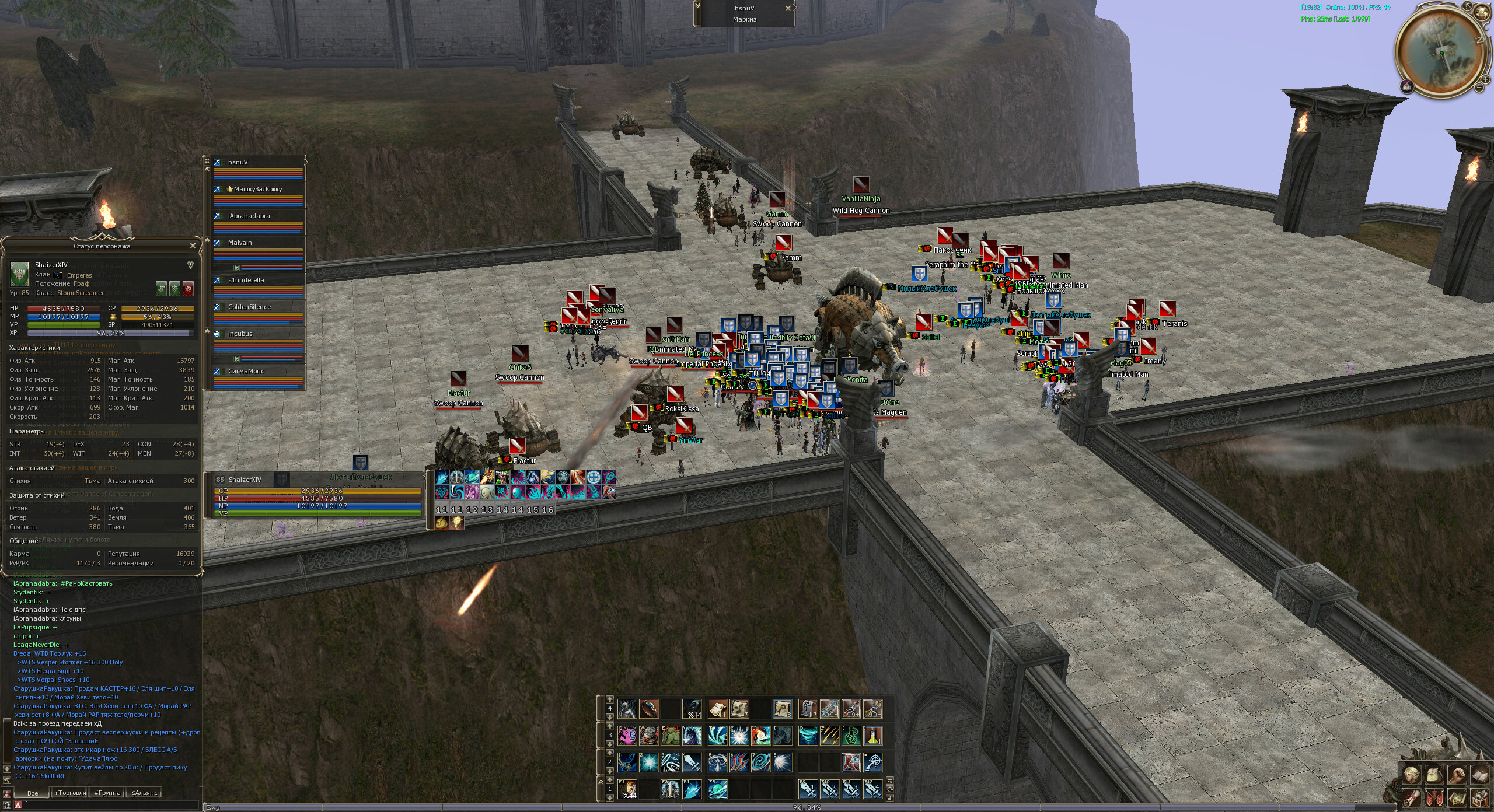
Task: Show the Все chat tab
Action: [x=33, y=793]
